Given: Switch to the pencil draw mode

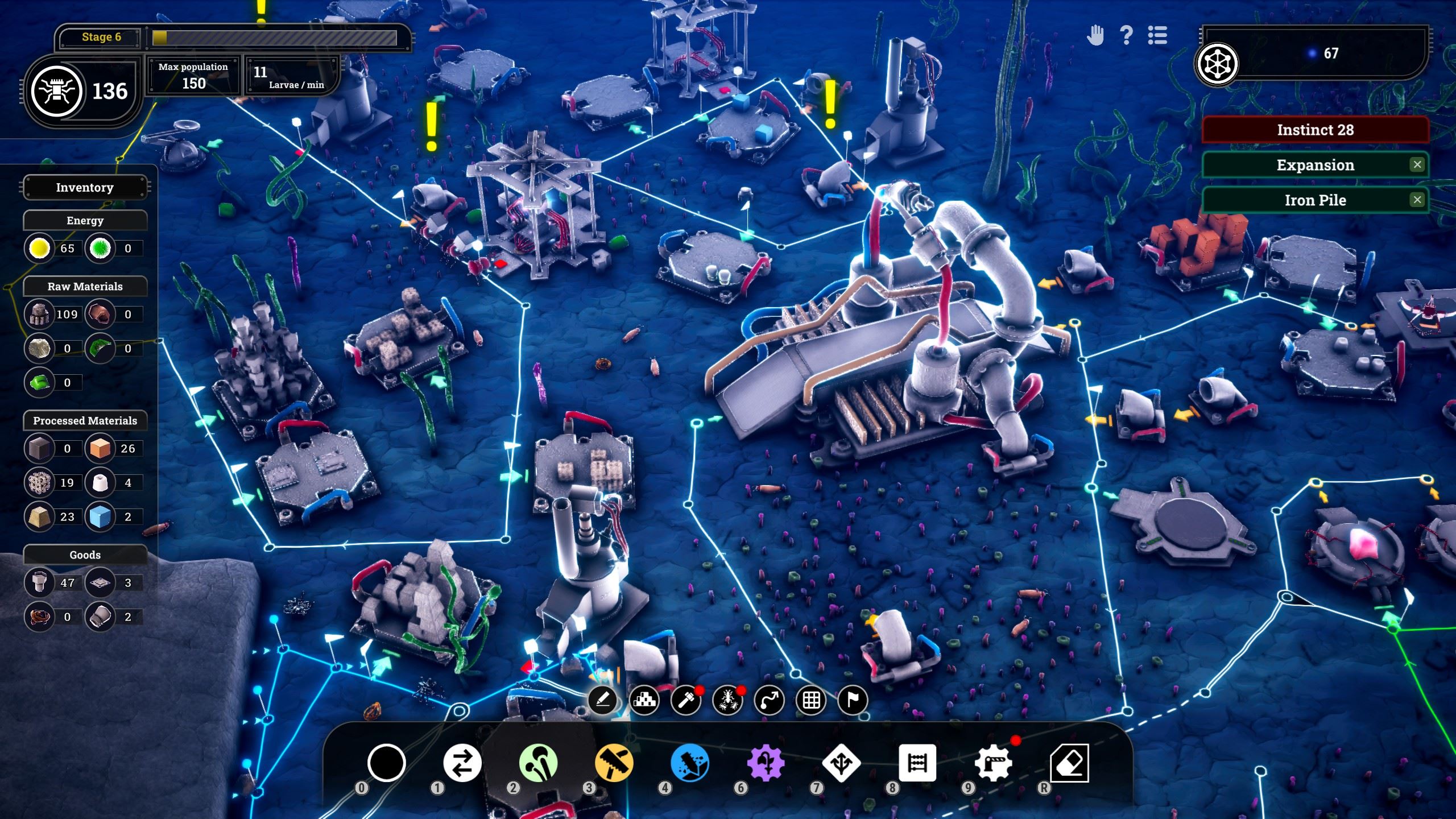Looking at the screenshot, I should [603, 700].
